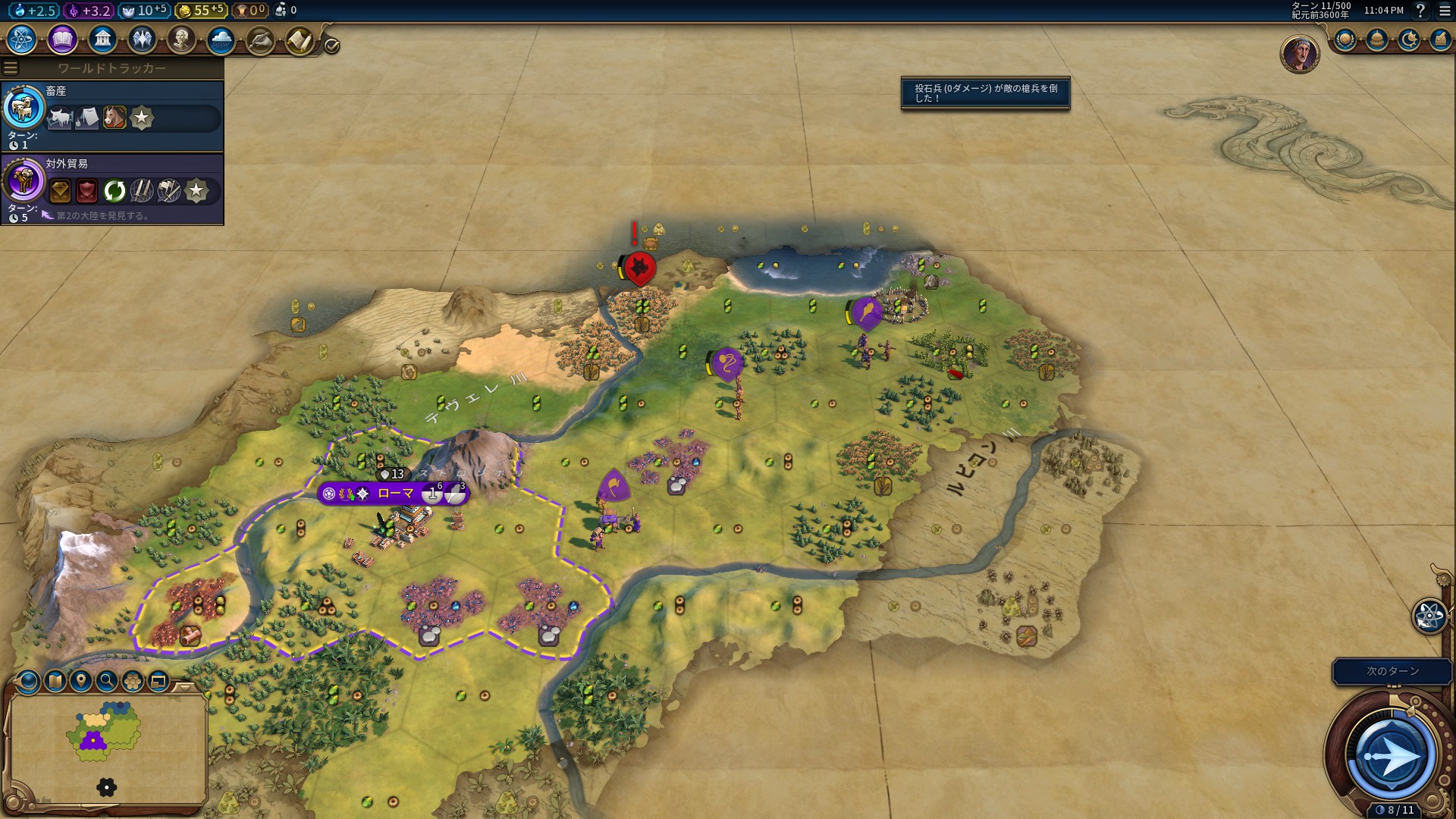Show the climate rain cloud panel

click(x=221, y=39)
